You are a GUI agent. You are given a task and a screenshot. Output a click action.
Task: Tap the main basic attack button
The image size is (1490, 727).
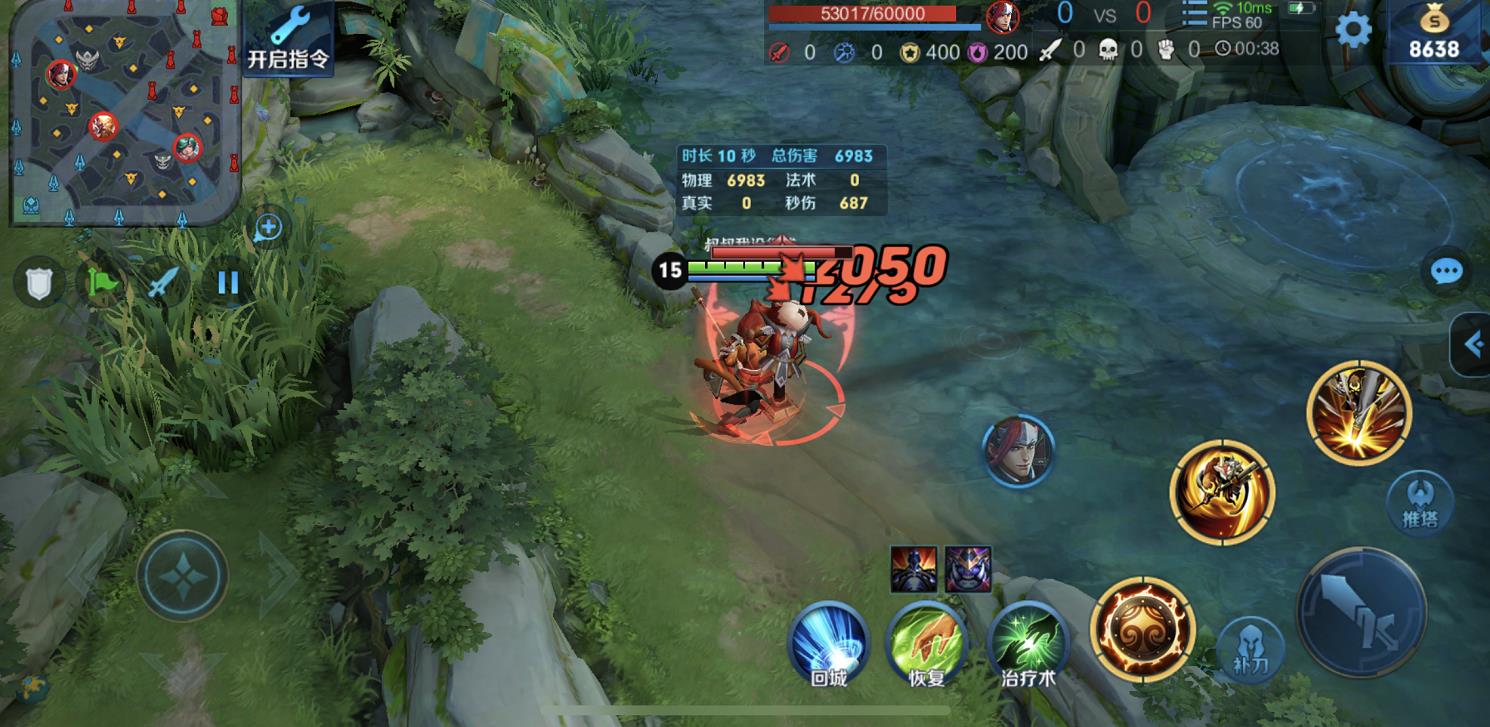(1361, 612)
